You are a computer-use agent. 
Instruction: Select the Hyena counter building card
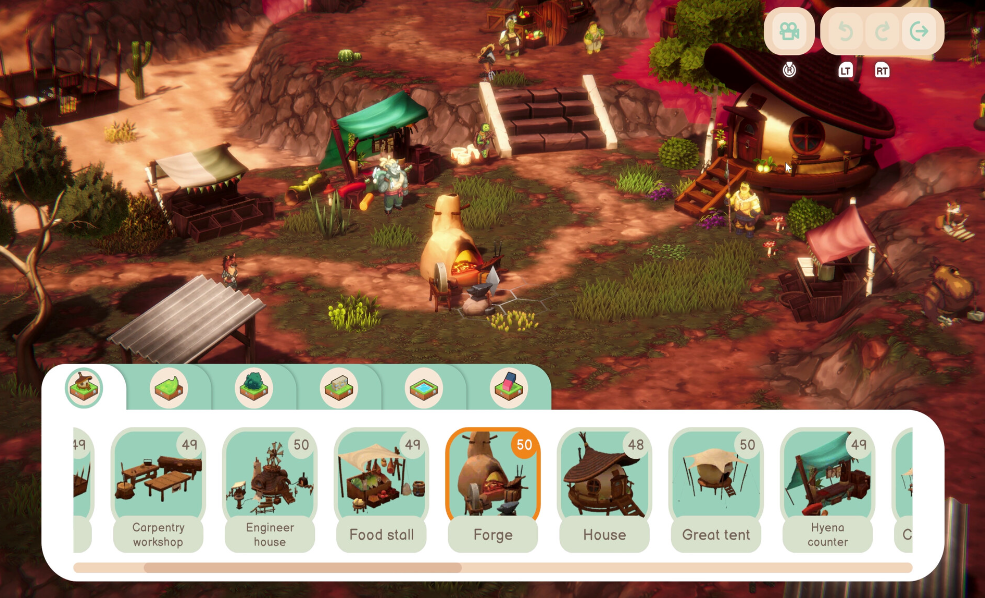827,489
